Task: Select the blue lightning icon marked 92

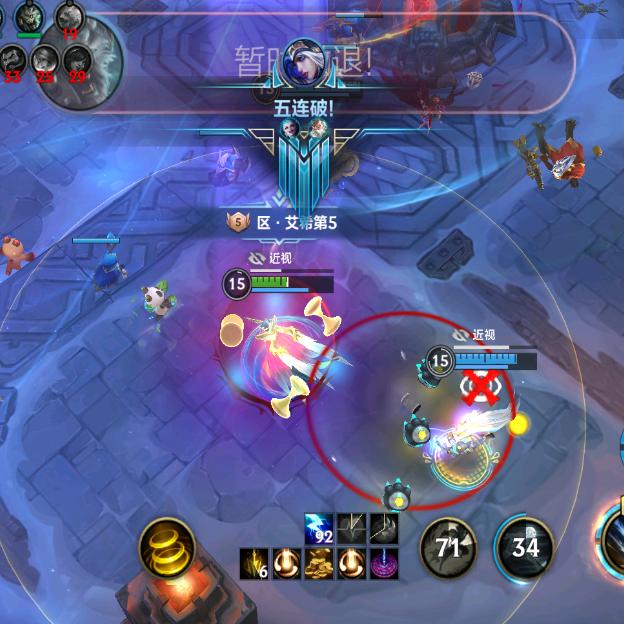Action: point(319,528)
